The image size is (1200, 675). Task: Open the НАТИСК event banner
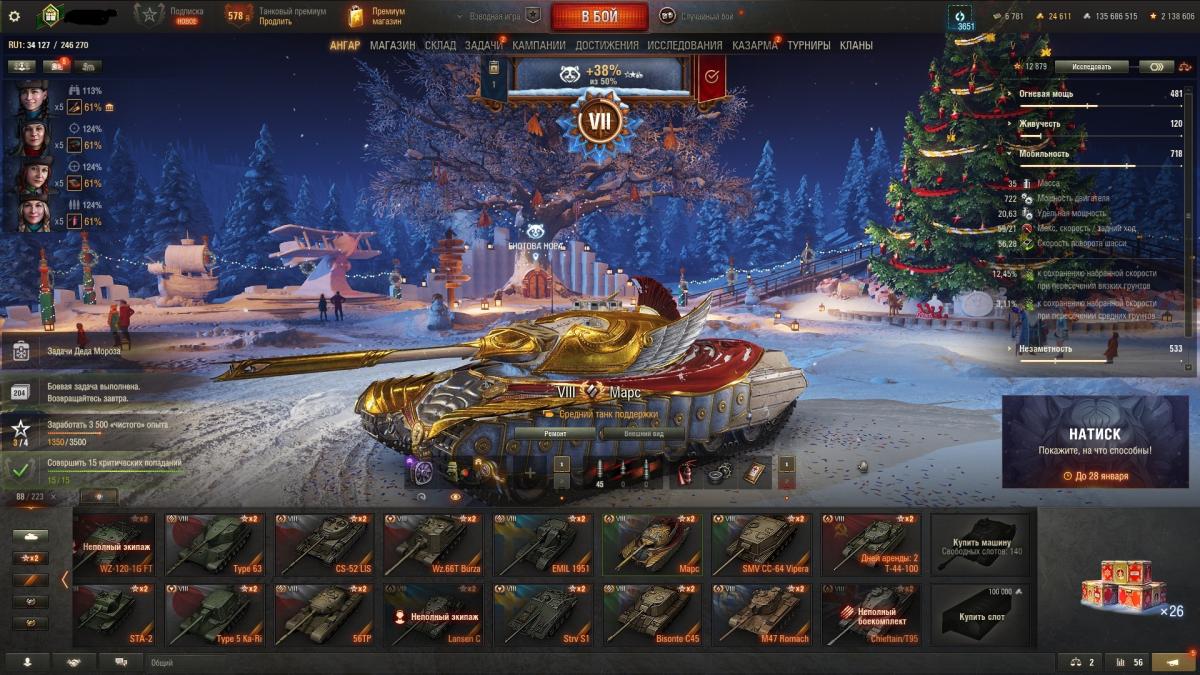(1095, 441)
